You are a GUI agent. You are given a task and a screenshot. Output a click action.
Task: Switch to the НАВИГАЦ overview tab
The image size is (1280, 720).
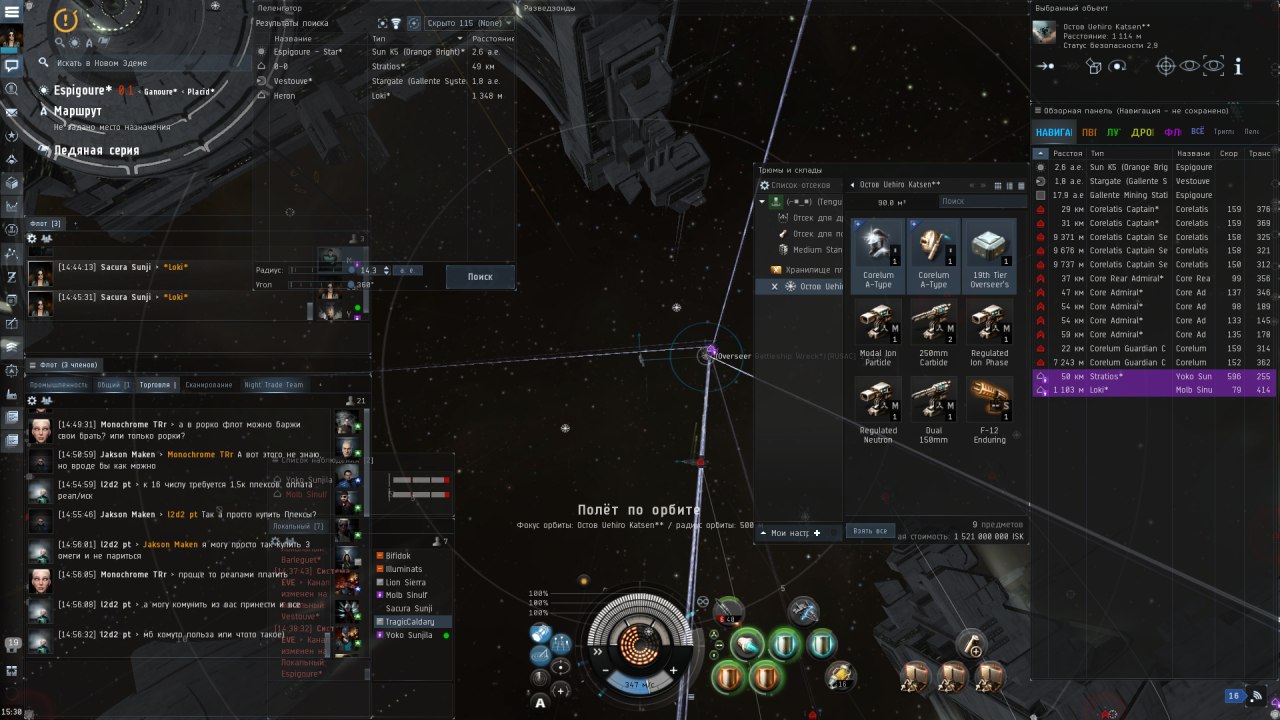pyautogui.click(x=1053, y=132)
